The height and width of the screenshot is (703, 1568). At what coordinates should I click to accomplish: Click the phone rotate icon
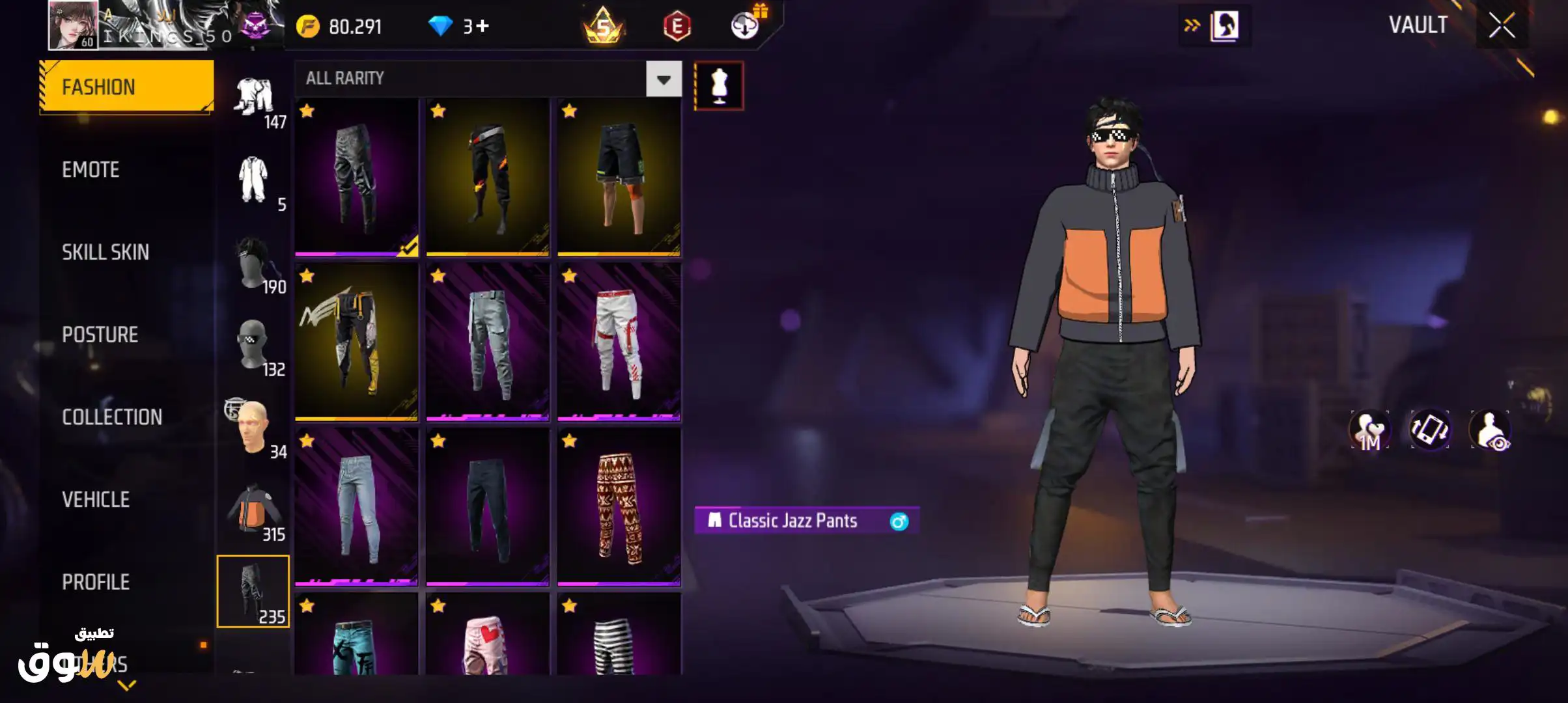(1430, 430)
